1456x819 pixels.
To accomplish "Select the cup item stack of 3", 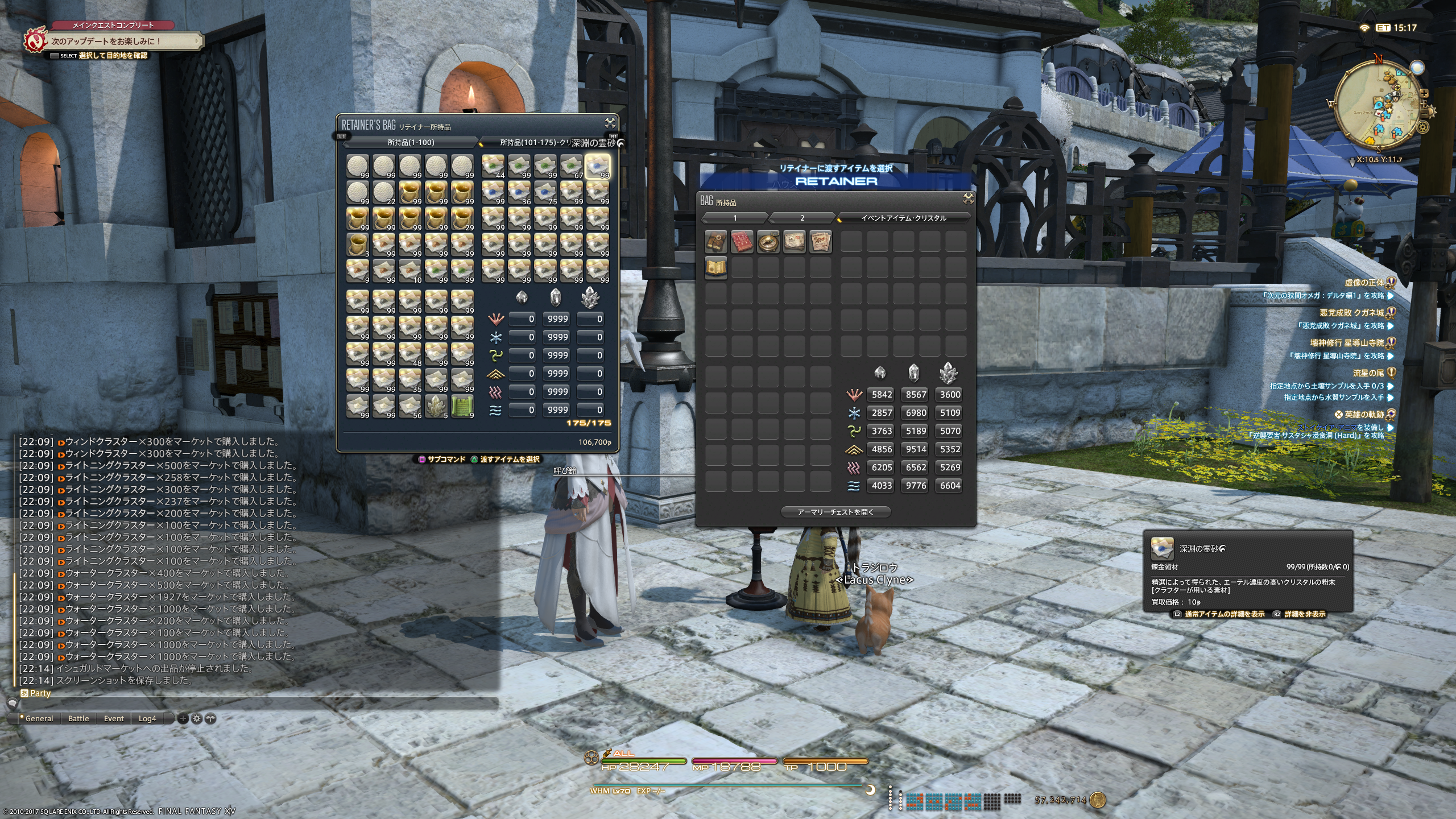I will pyautogui.click(x=358, y=245).
